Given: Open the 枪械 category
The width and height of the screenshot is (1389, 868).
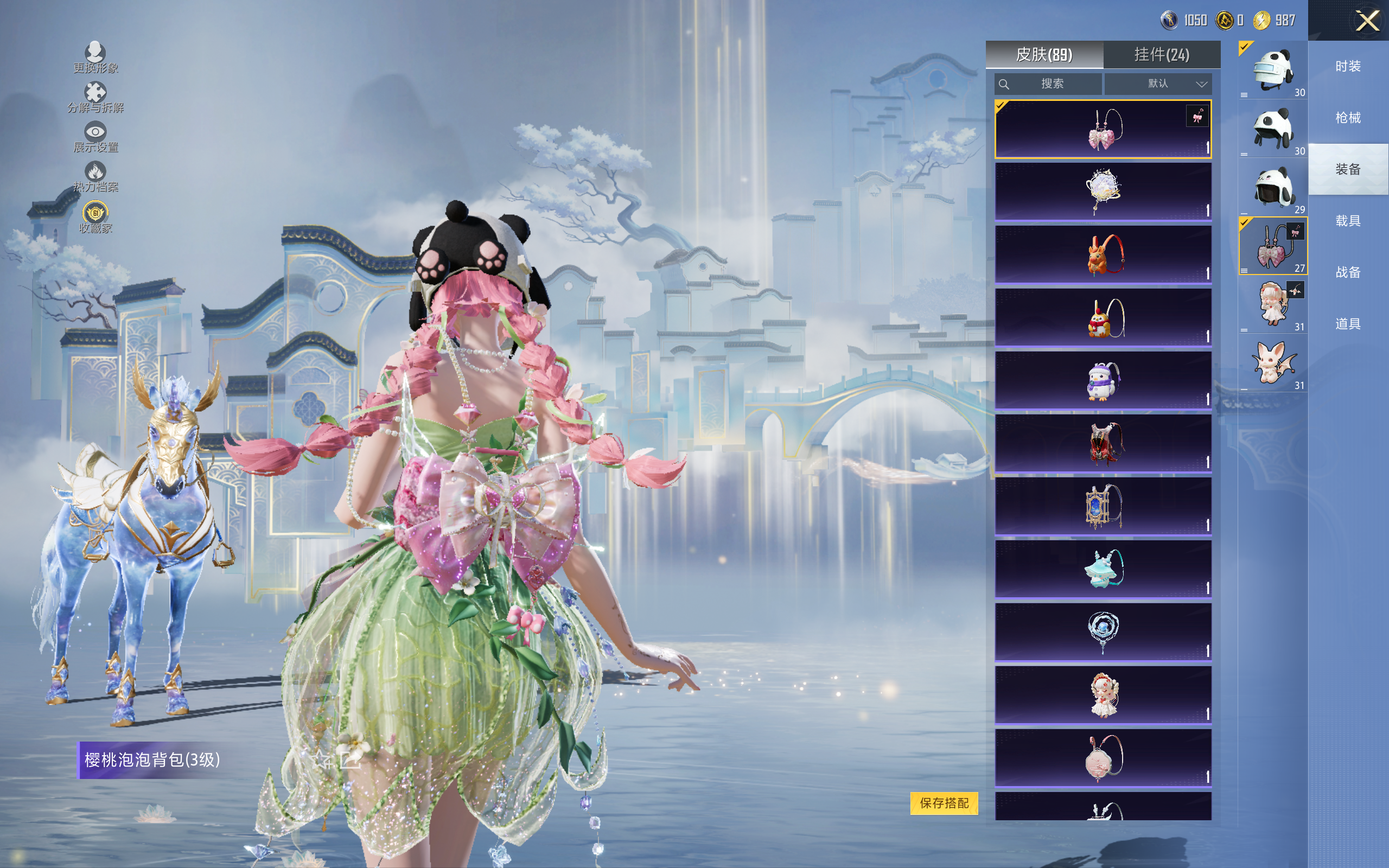Looking at the screenshot, I should (1347, 118).
